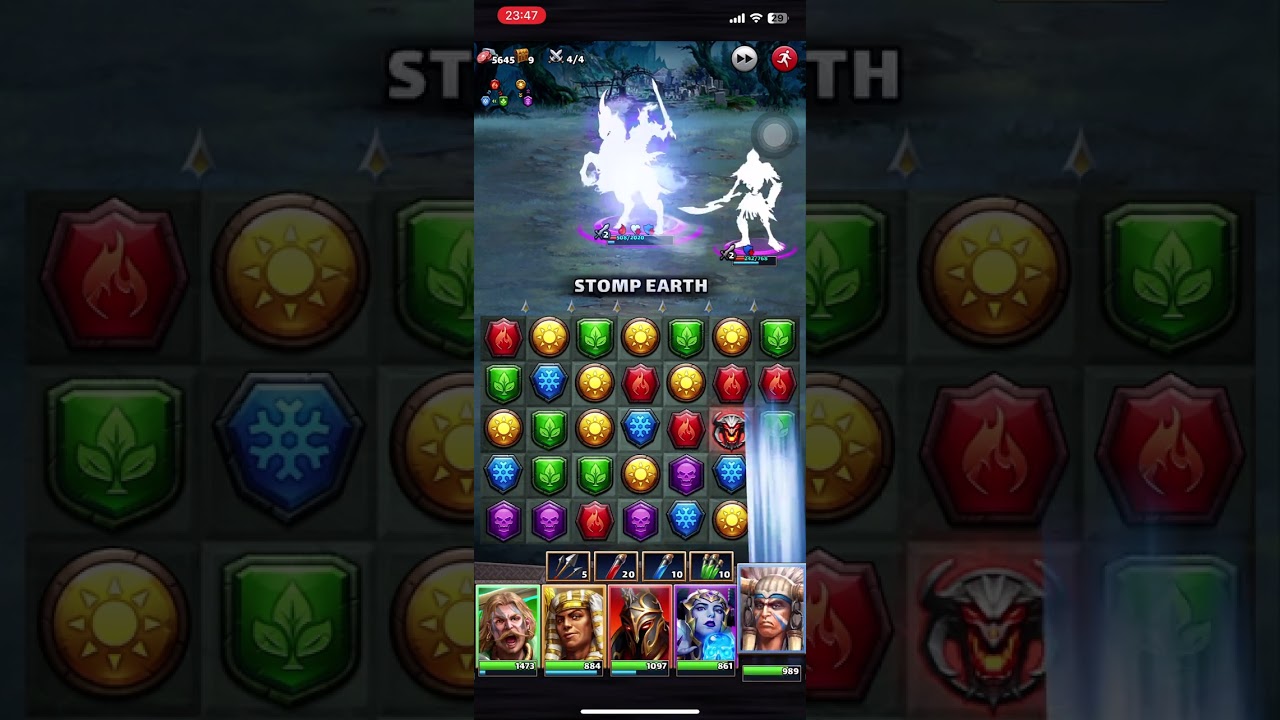Use the red healing potion item
1280x720 pixels.
coord(615,567)
